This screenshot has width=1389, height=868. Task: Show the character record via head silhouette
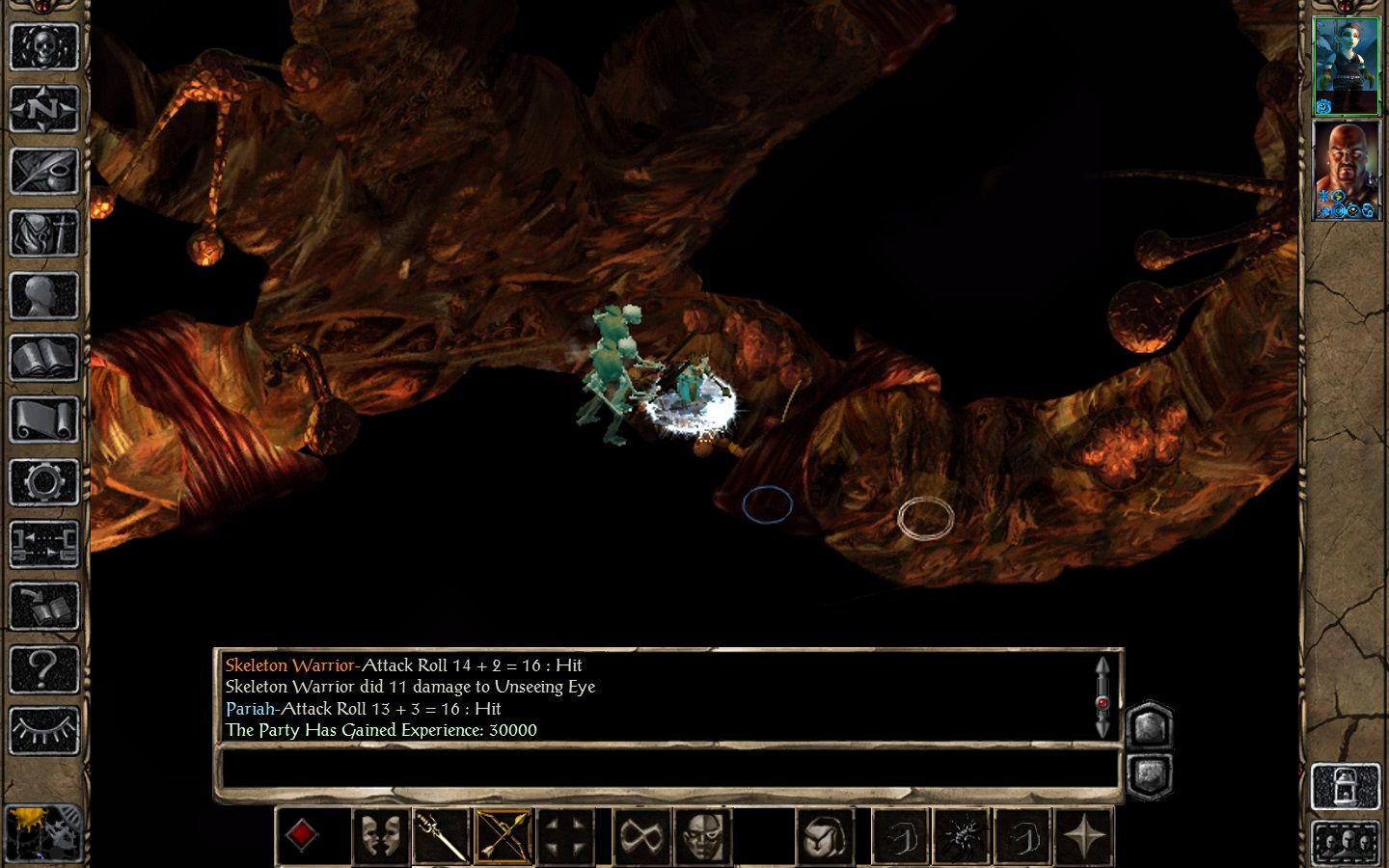coord(43,295)
